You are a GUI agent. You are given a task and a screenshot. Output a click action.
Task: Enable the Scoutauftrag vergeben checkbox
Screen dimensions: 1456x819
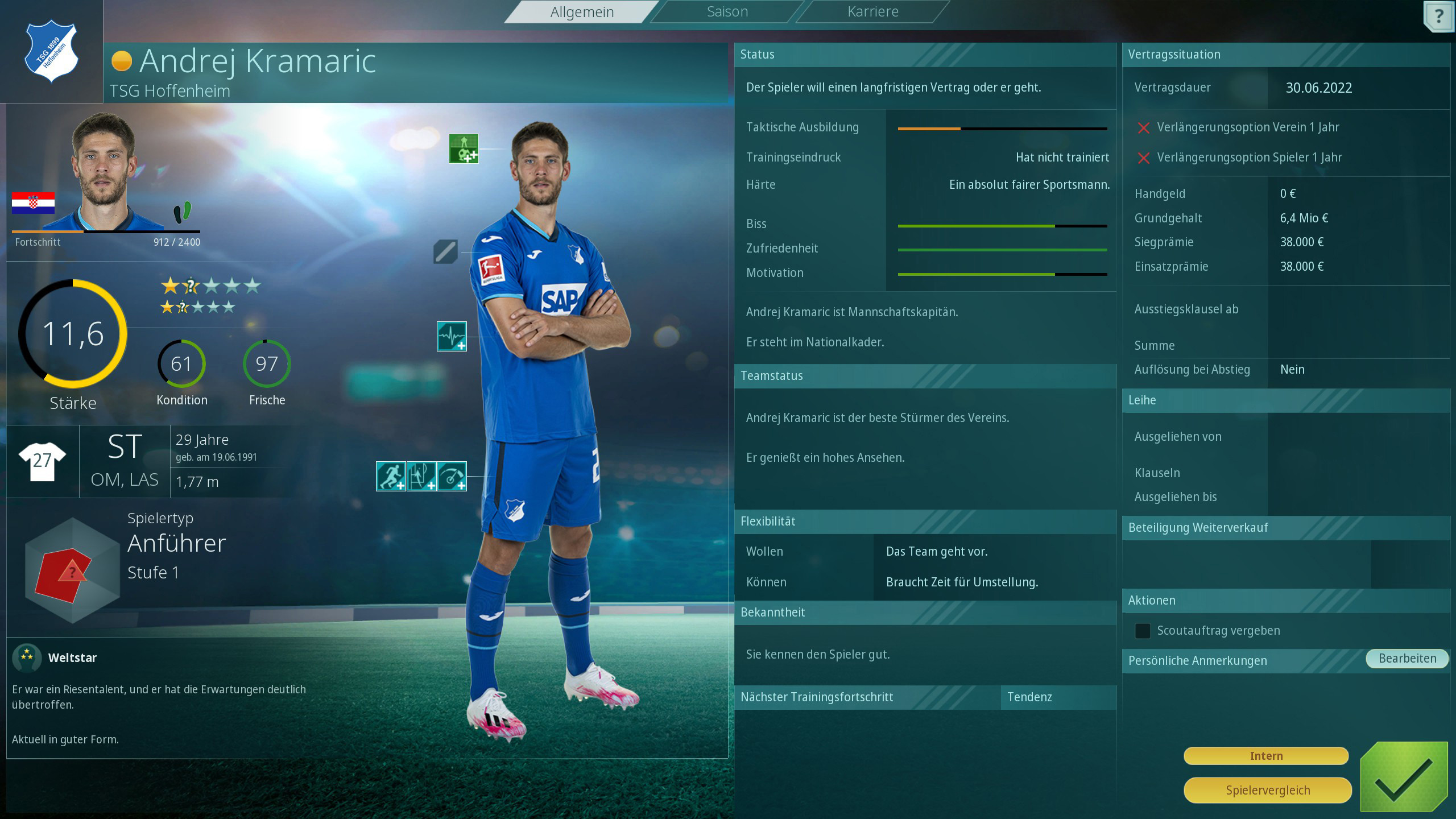[x=1143, y=631]
